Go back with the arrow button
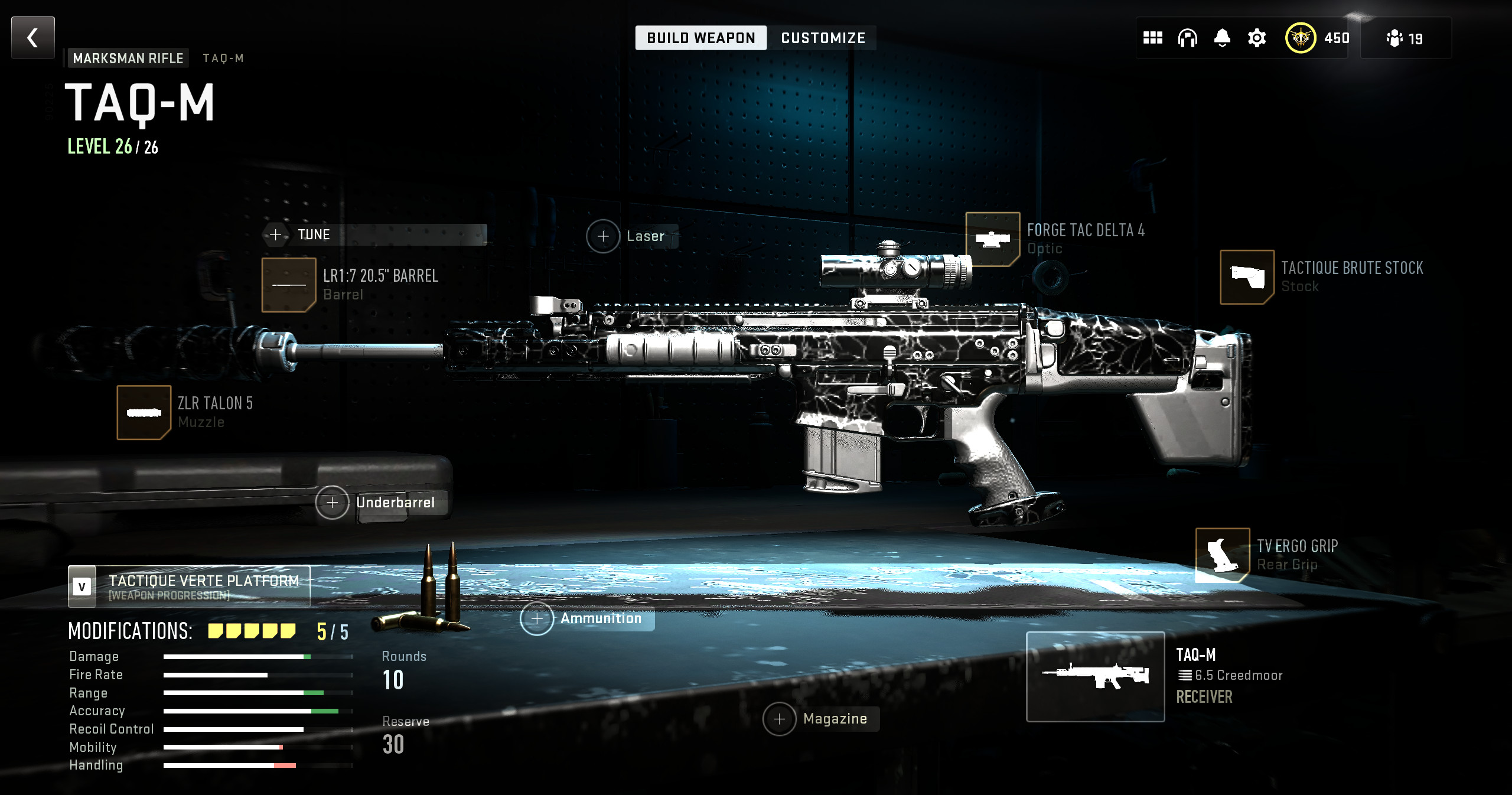 pyautogui.click(x=33, y=38)
